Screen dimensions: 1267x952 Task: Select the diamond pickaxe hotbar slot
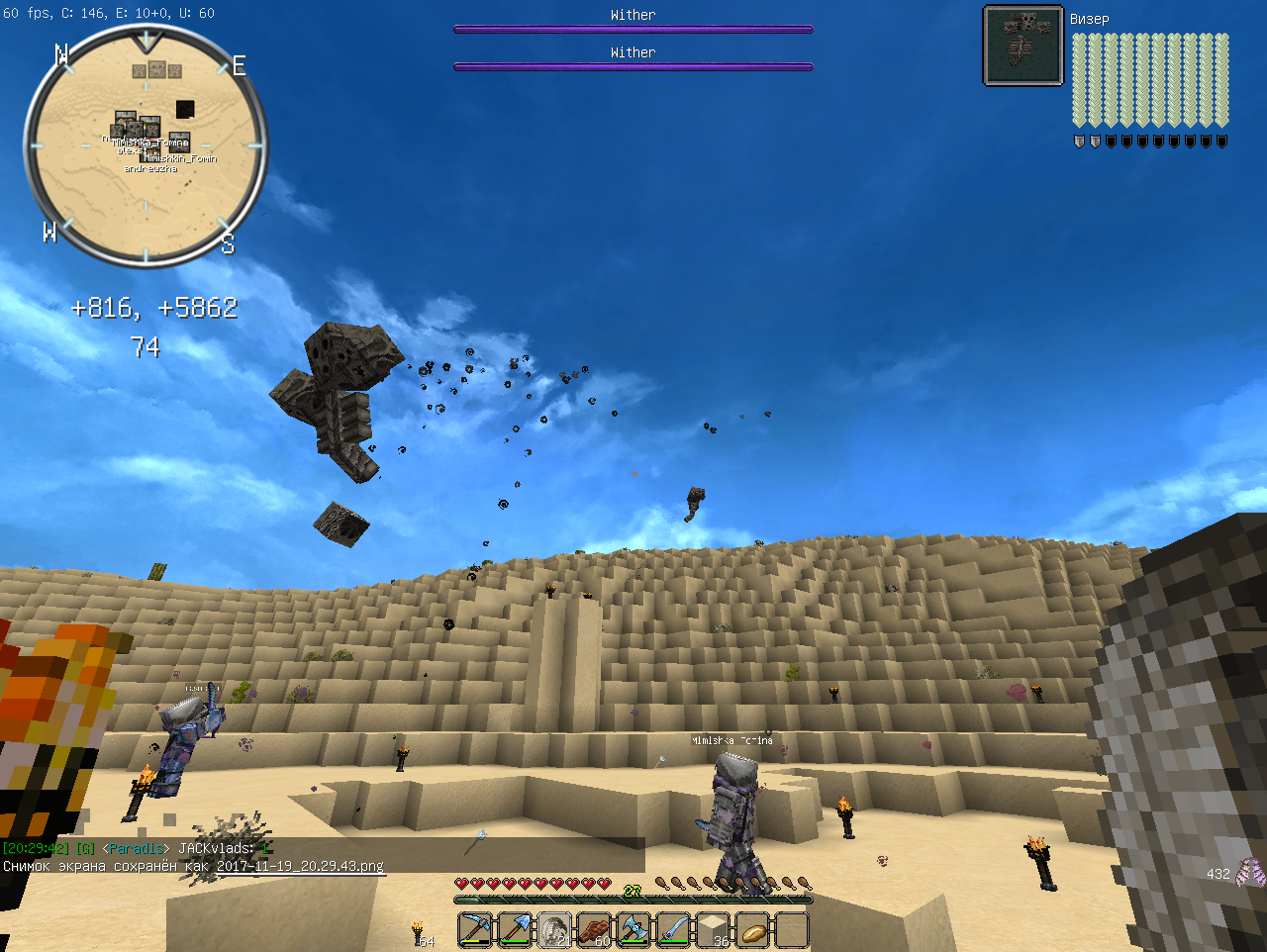coord(475,930)
